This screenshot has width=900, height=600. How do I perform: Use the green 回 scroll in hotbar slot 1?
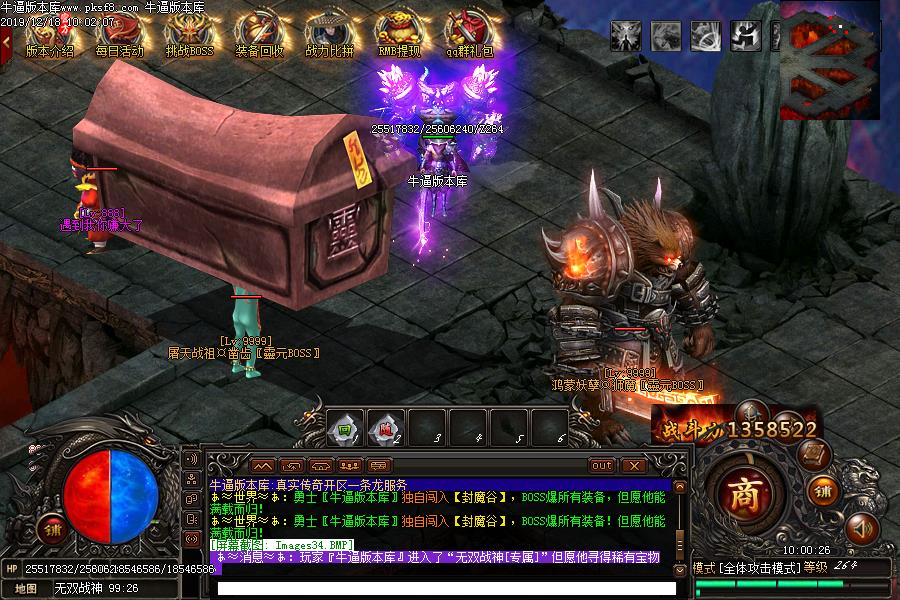343,428
